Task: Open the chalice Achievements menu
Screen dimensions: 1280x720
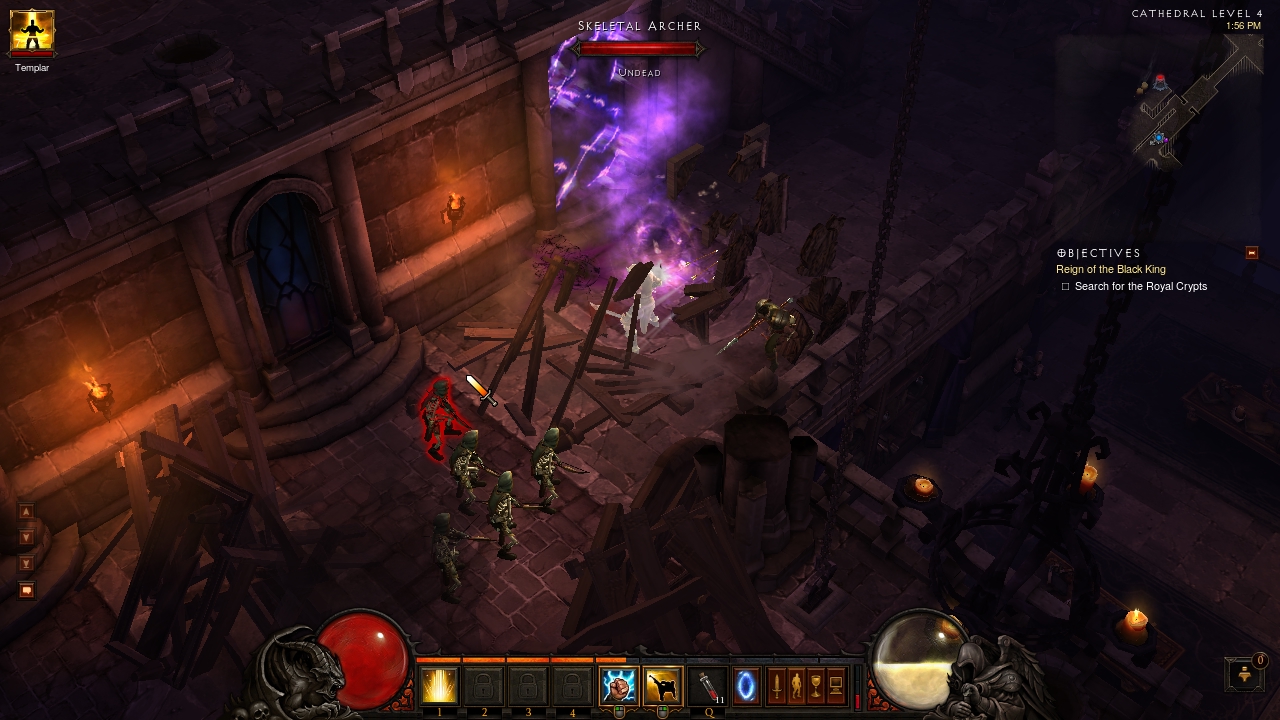Action: [x=816, y=686]
